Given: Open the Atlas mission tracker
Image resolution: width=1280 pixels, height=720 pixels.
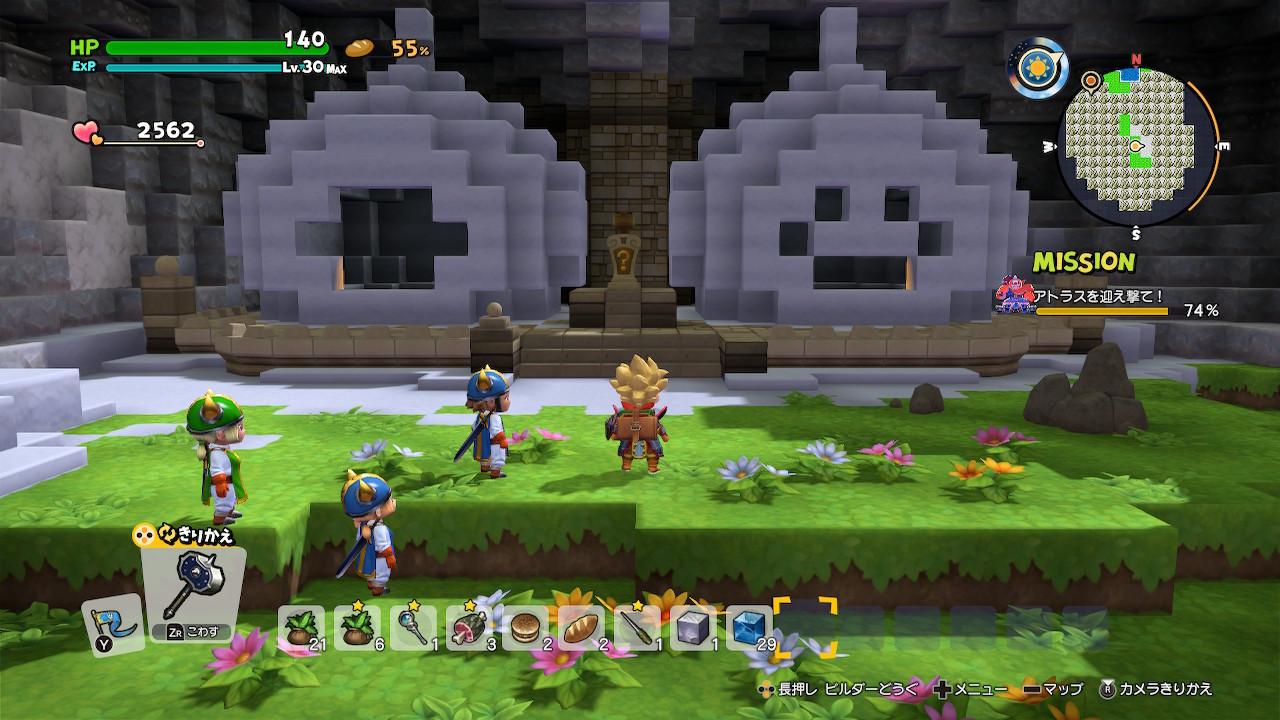Looking at the screenshot, I should (1107, 299).
